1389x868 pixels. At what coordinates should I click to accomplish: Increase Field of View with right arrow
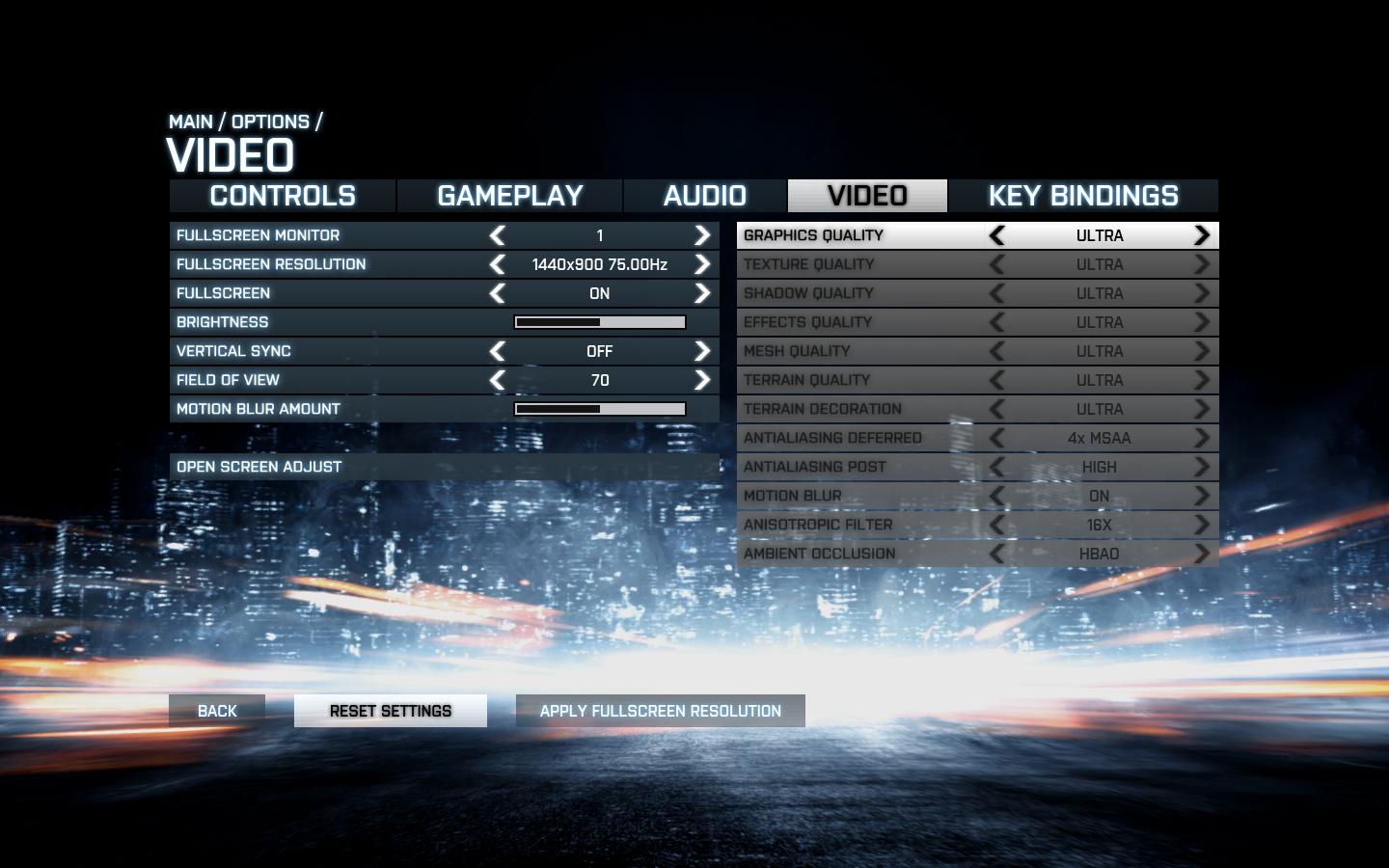(702, 380)
